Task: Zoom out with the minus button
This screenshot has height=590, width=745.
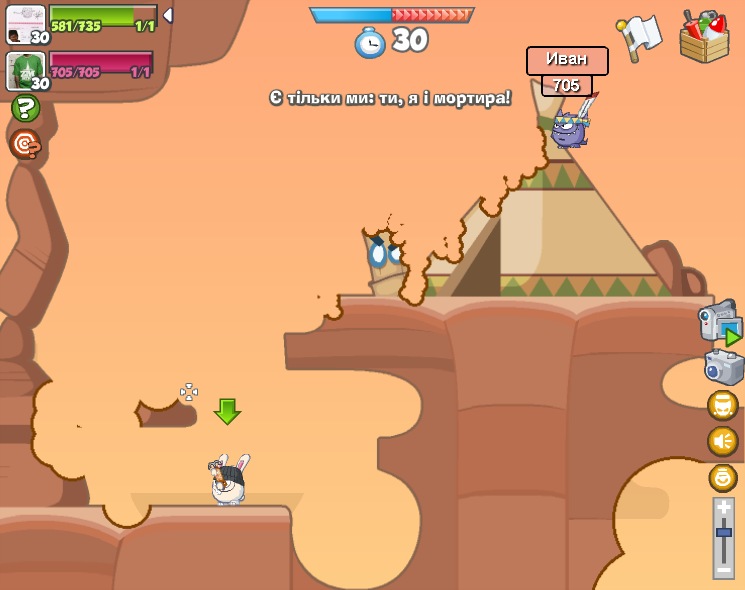Action: [x=724, y=568]
